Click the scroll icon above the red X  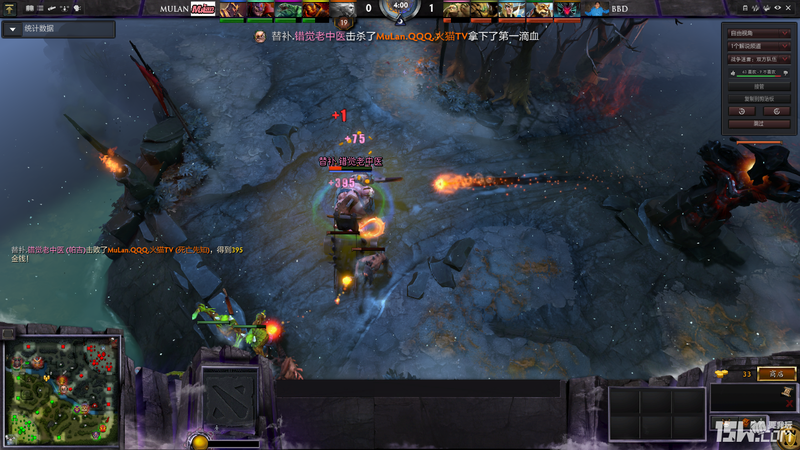[787, 391]
